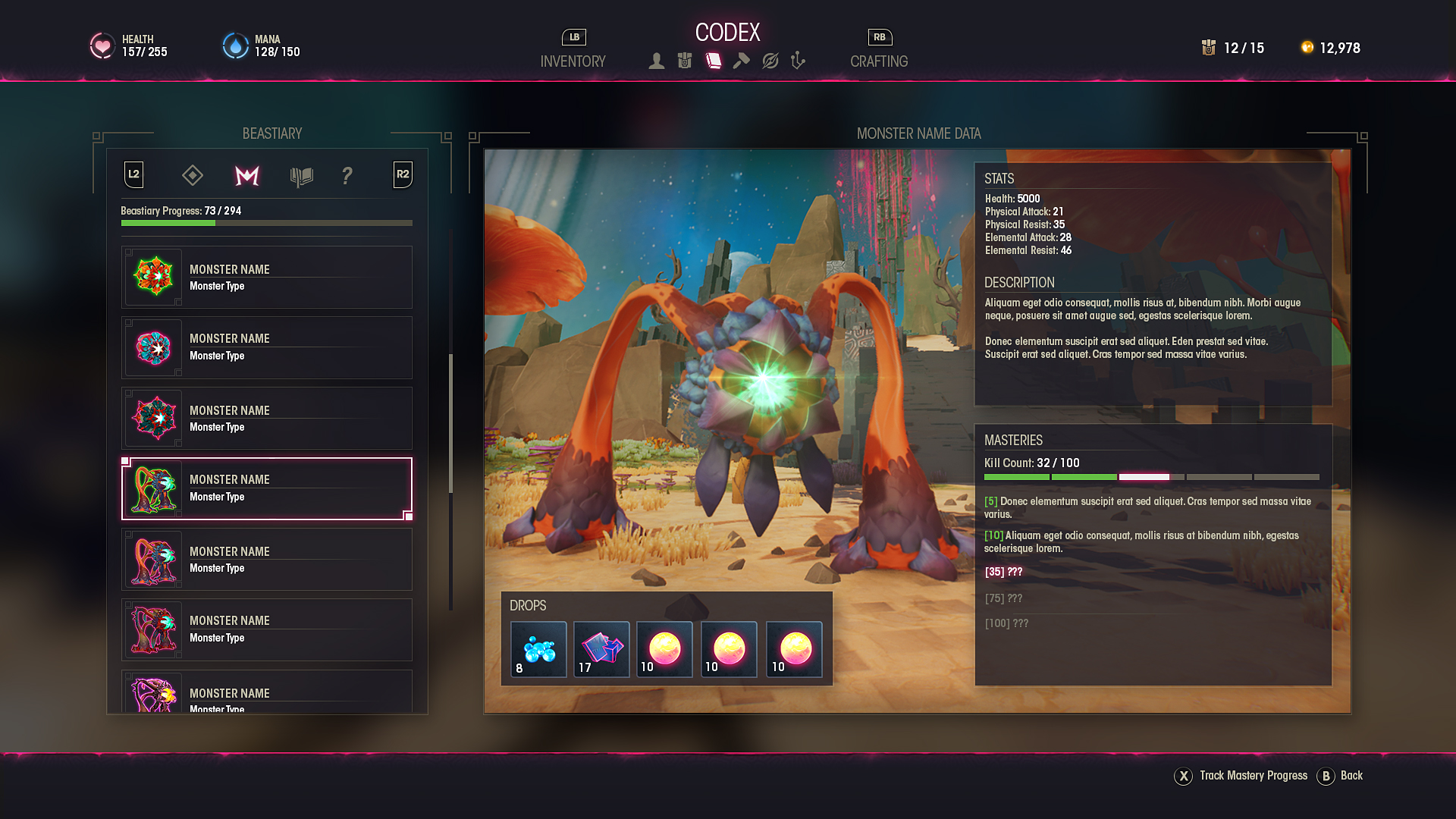Switch to the diamond Beastiary category tab
Viewport: 1456px width, 819px height.
point(193,176)
